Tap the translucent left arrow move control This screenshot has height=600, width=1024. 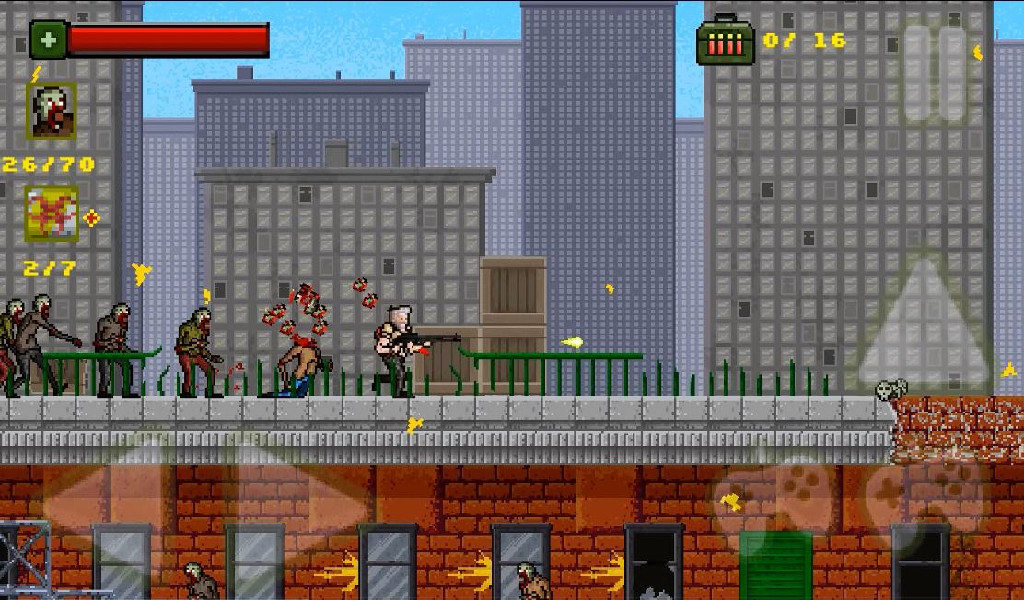pos(97,498)
